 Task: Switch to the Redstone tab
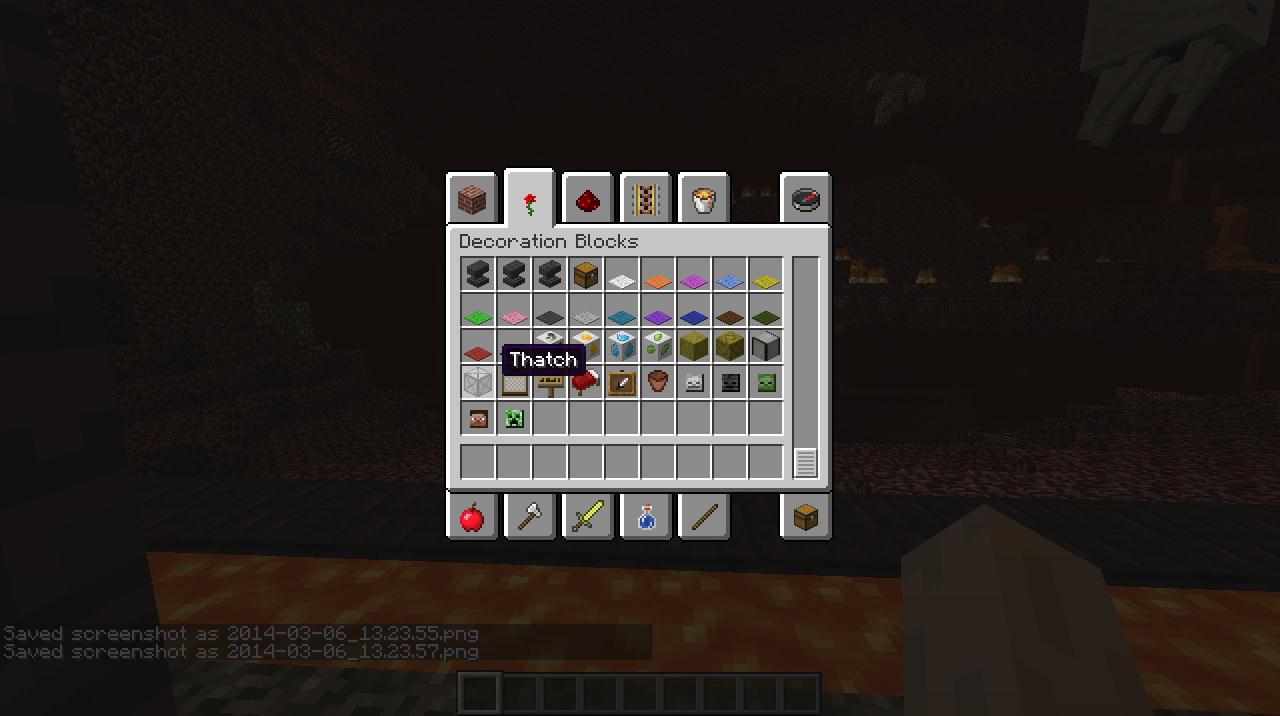tap(588, 201)
